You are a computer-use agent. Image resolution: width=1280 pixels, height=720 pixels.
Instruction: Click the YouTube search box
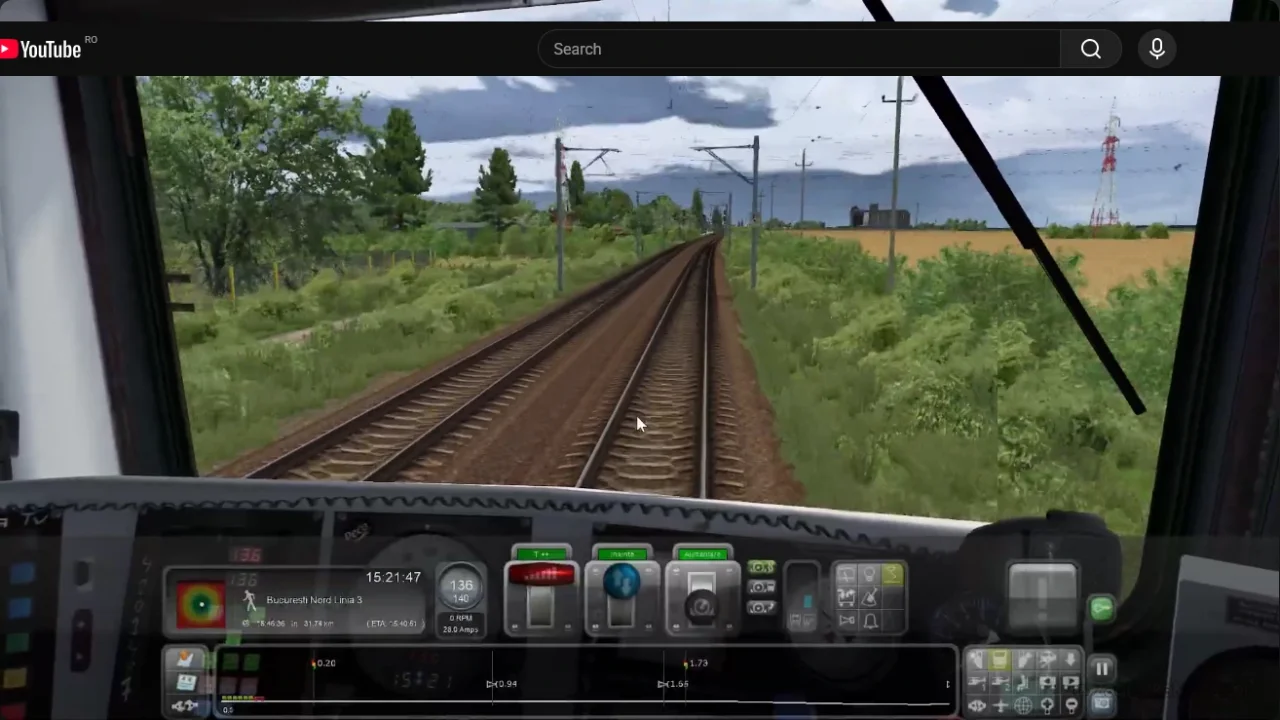(x=800, y=49)
